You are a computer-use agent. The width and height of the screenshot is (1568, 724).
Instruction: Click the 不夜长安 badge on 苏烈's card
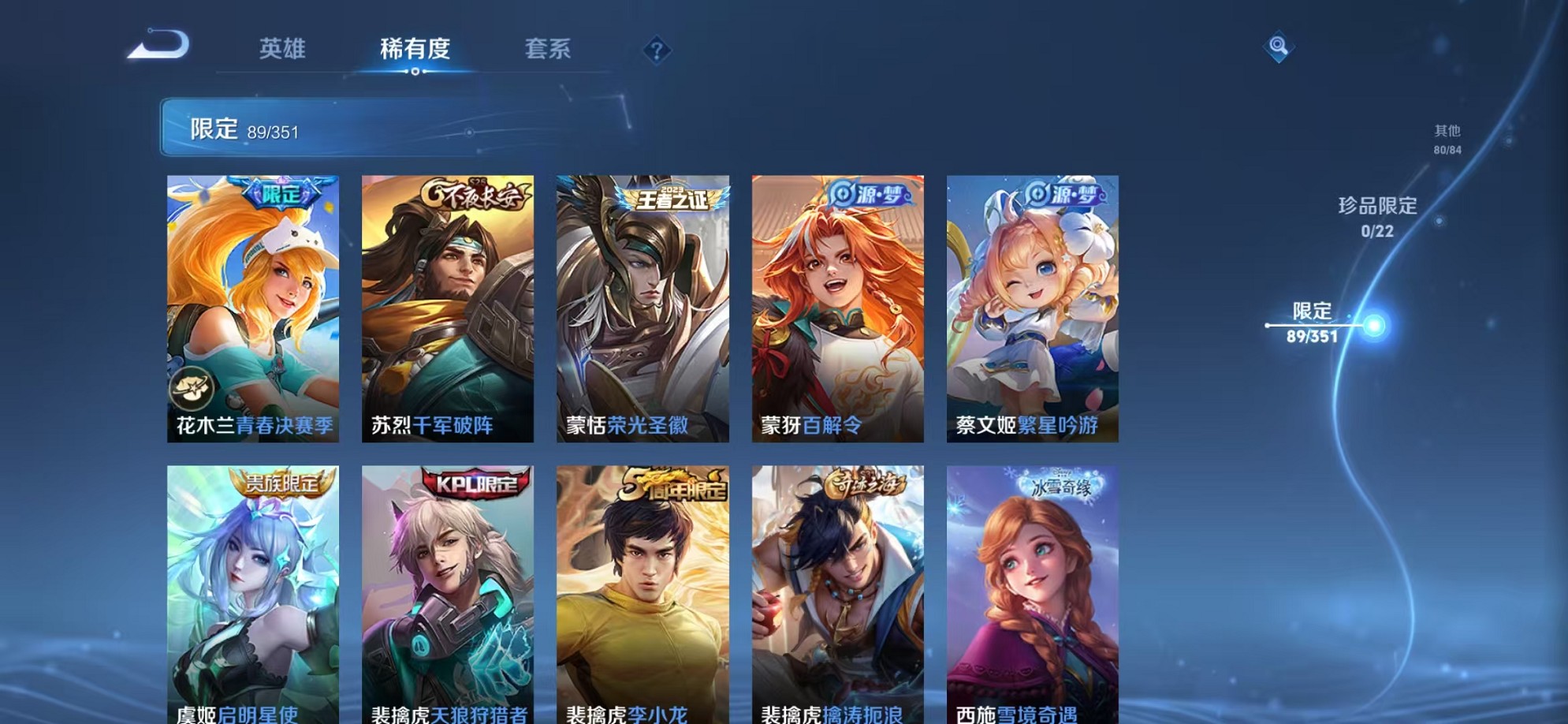tap(474, 192)
